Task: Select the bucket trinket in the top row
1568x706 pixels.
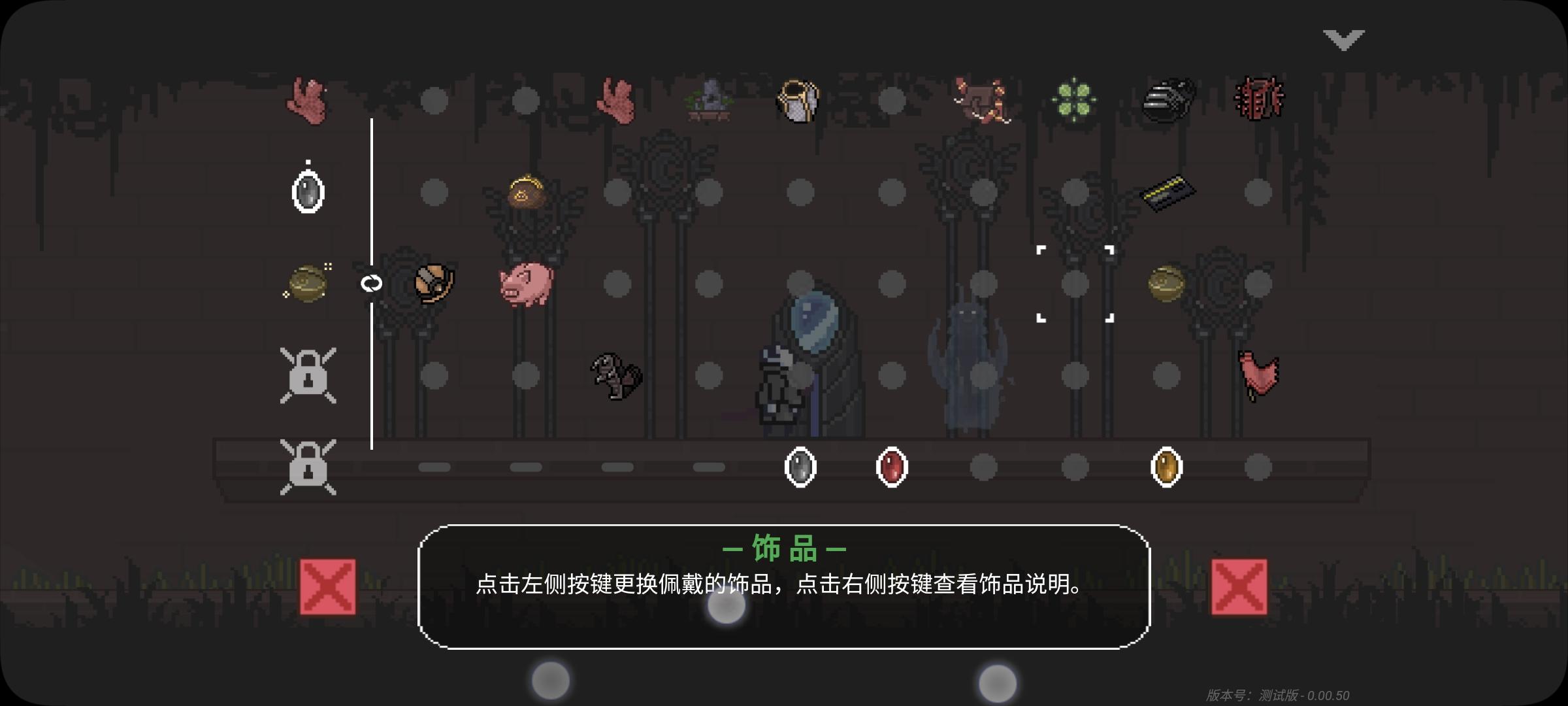Action: click(797, 98)
